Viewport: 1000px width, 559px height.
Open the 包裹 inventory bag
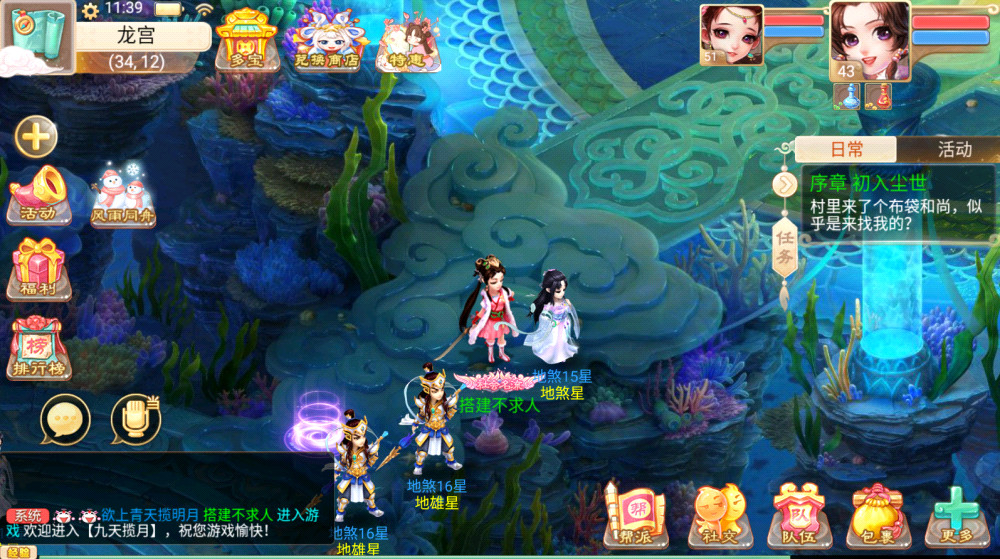coord(877,514)
